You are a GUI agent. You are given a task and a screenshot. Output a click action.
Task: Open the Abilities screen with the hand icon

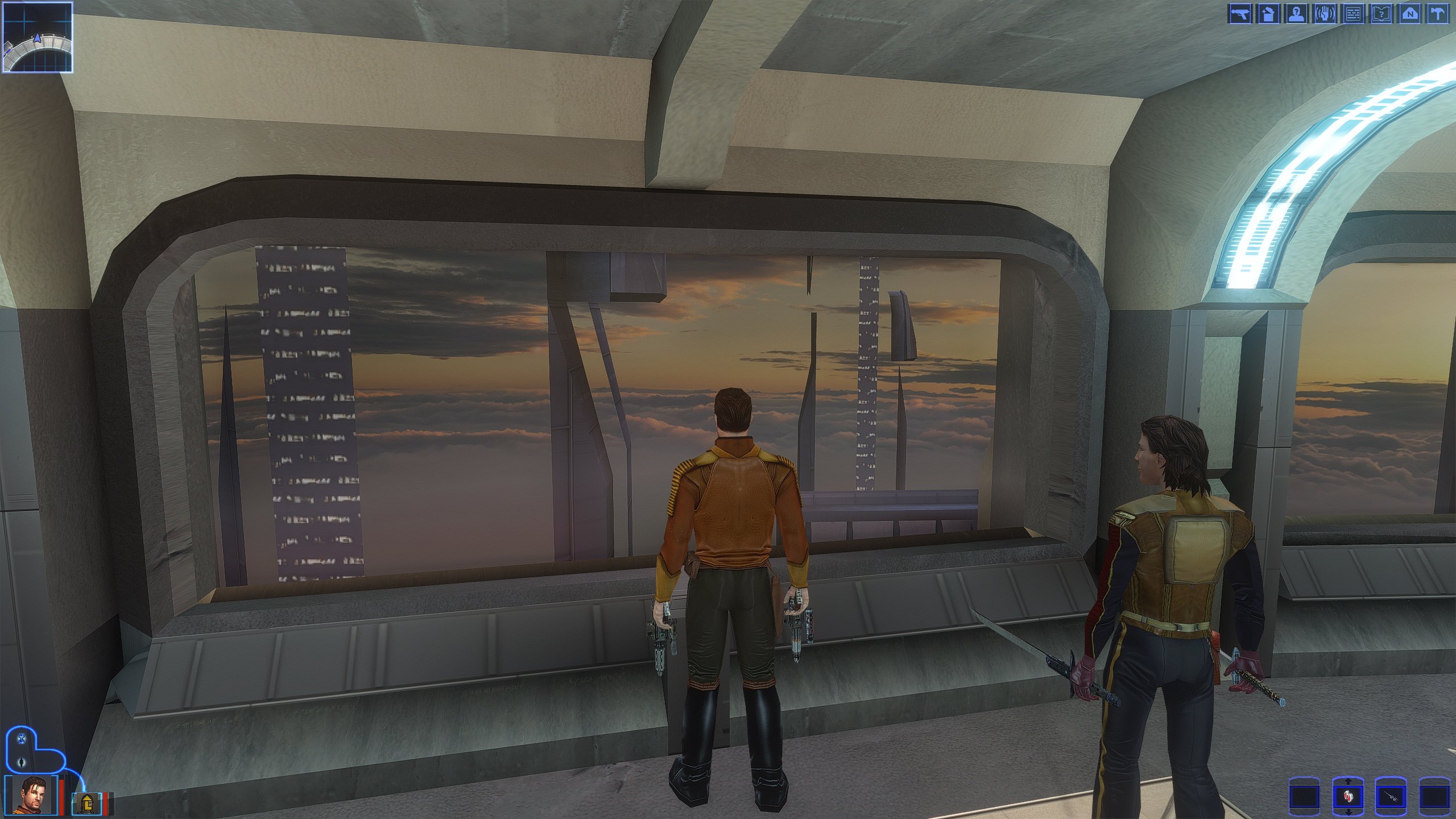coord(1325,14)
